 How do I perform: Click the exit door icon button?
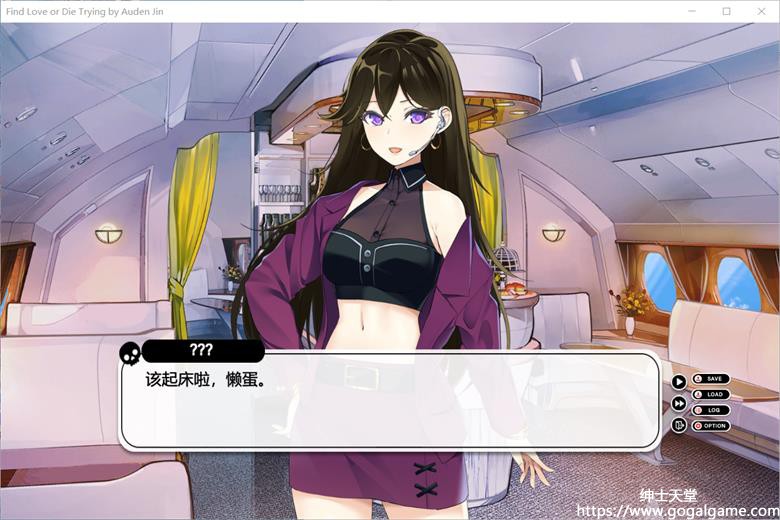(x=679, y=425)
